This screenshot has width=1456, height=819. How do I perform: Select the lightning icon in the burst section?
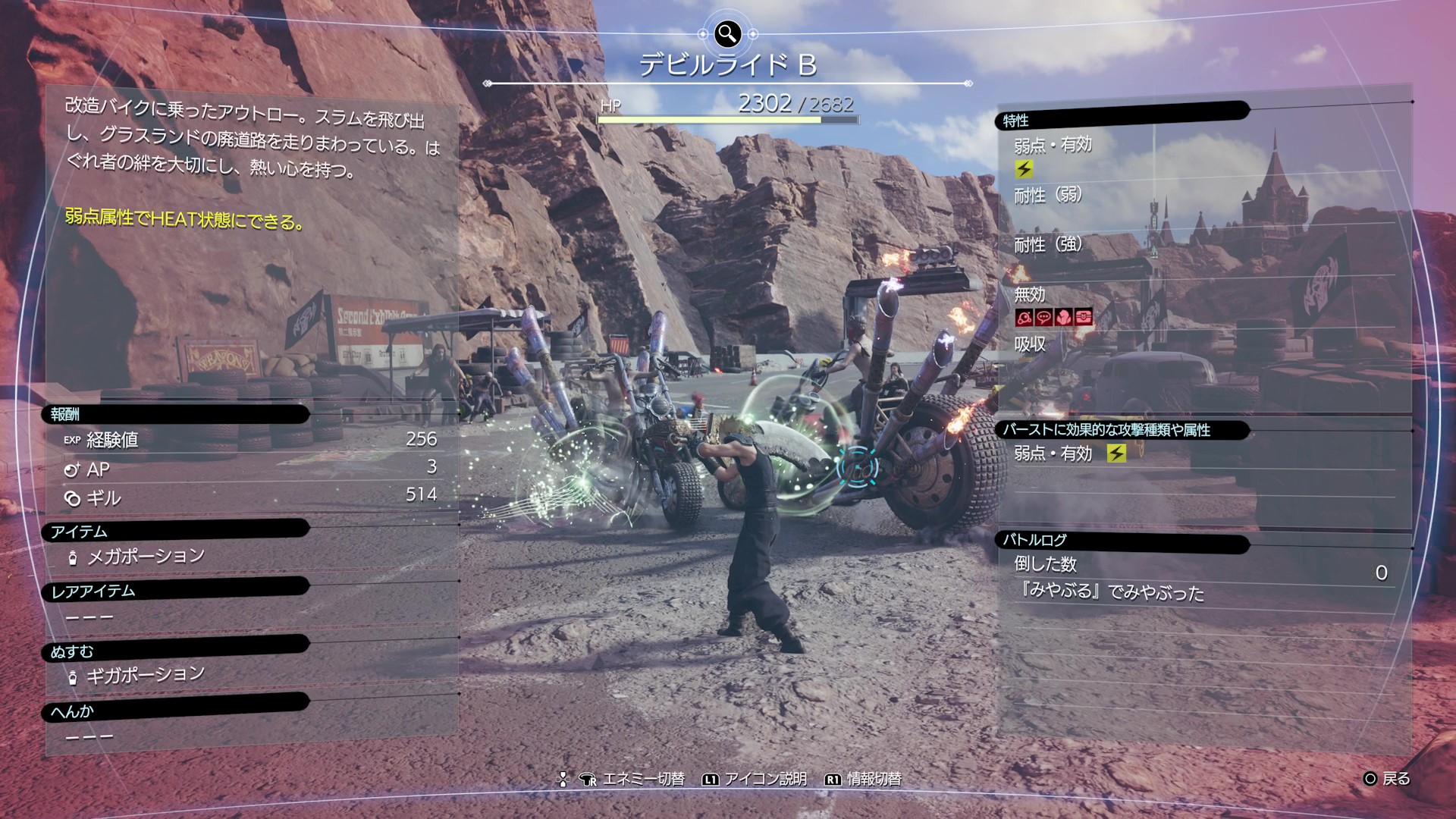(1116, 453)
